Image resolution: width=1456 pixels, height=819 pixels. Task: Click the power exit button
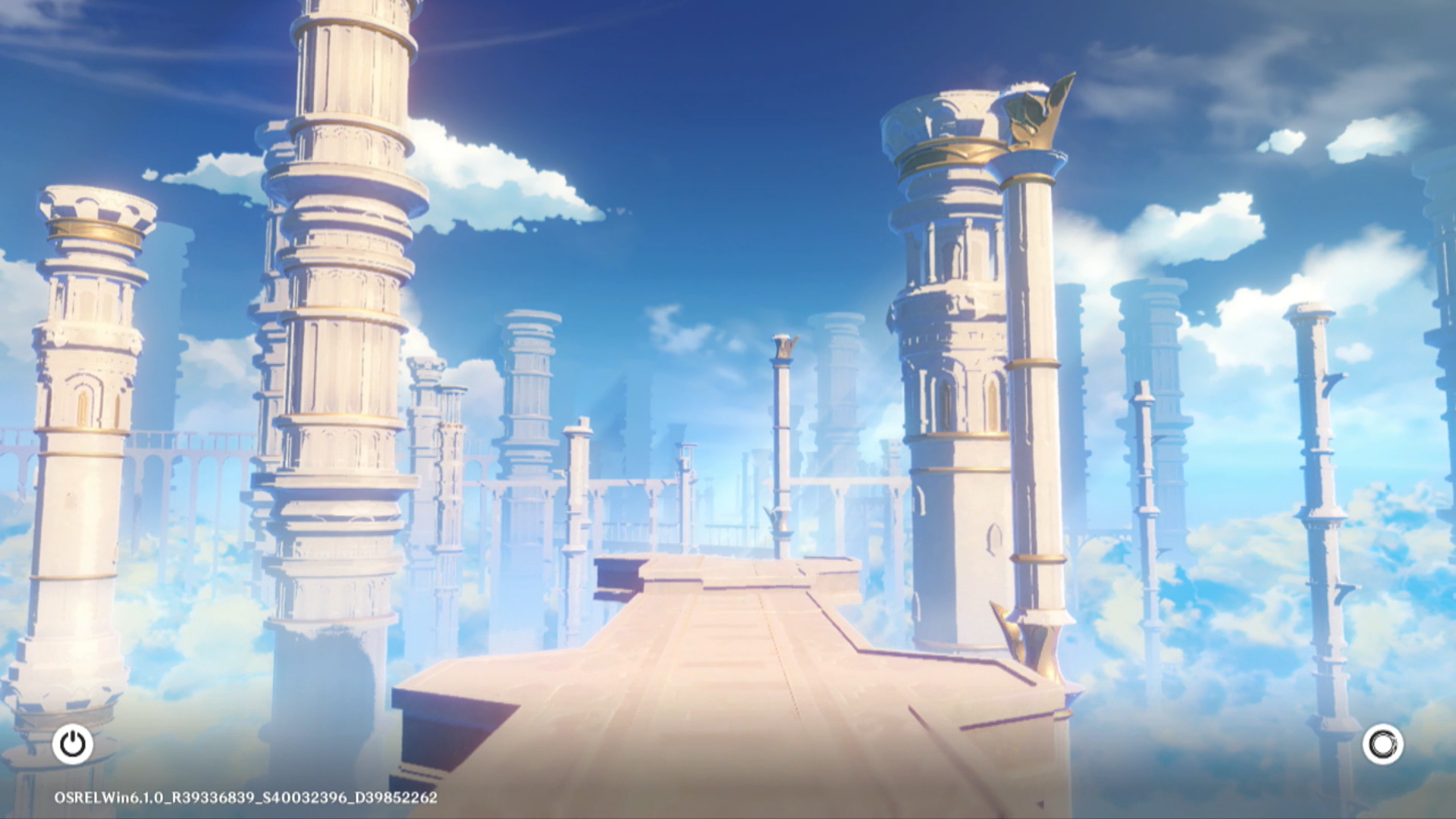coord(73,744)
